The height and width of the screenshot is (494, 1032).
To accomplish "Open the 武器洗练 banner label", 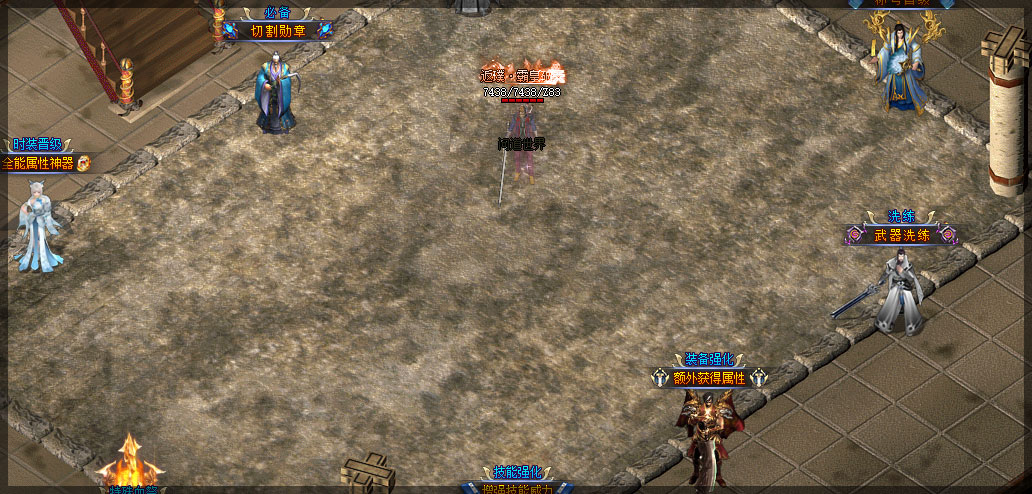I will coord(902,236).
